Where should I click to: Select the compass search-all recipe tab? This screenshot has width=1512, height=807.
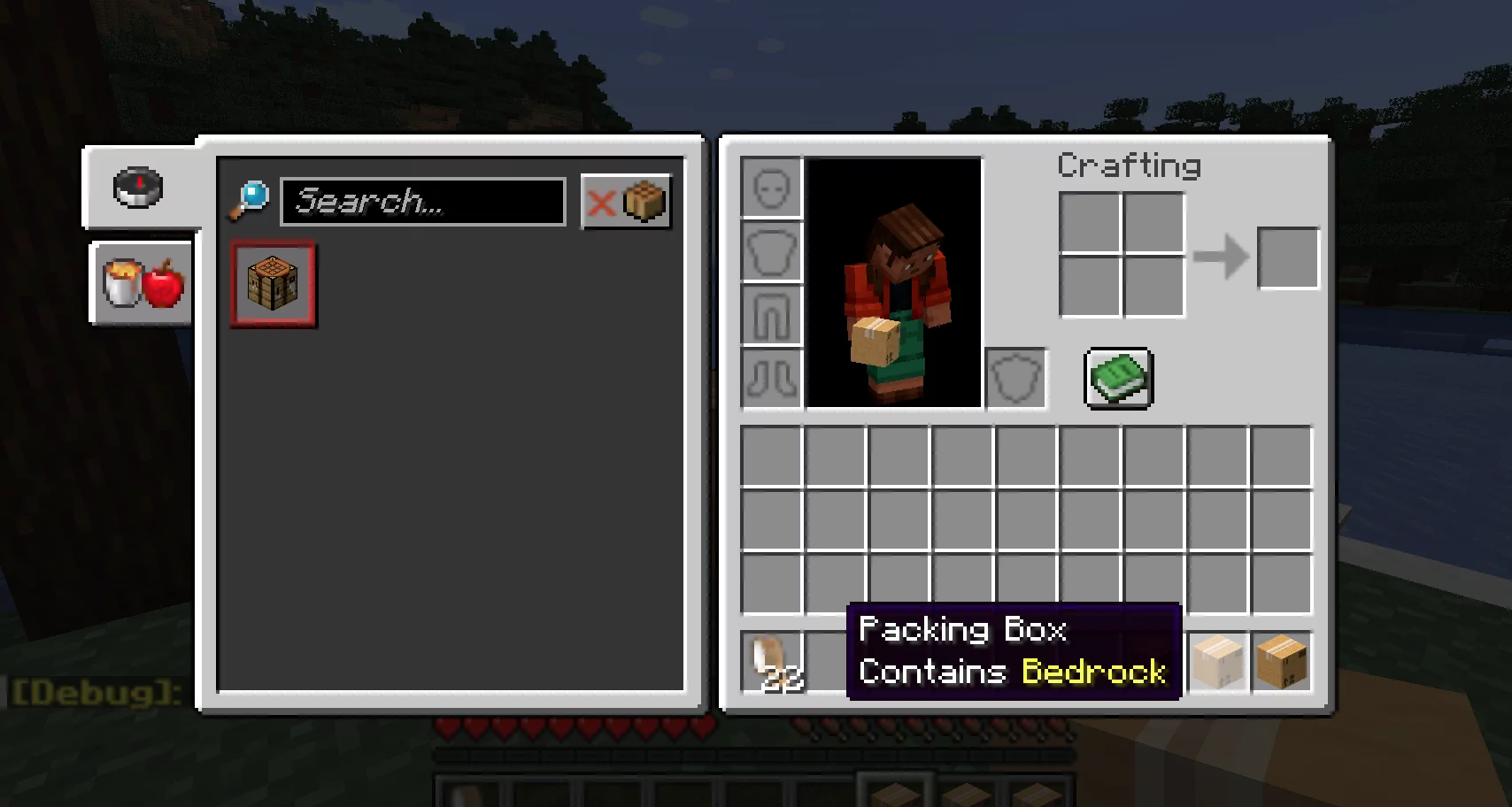(x=138, y=188)
